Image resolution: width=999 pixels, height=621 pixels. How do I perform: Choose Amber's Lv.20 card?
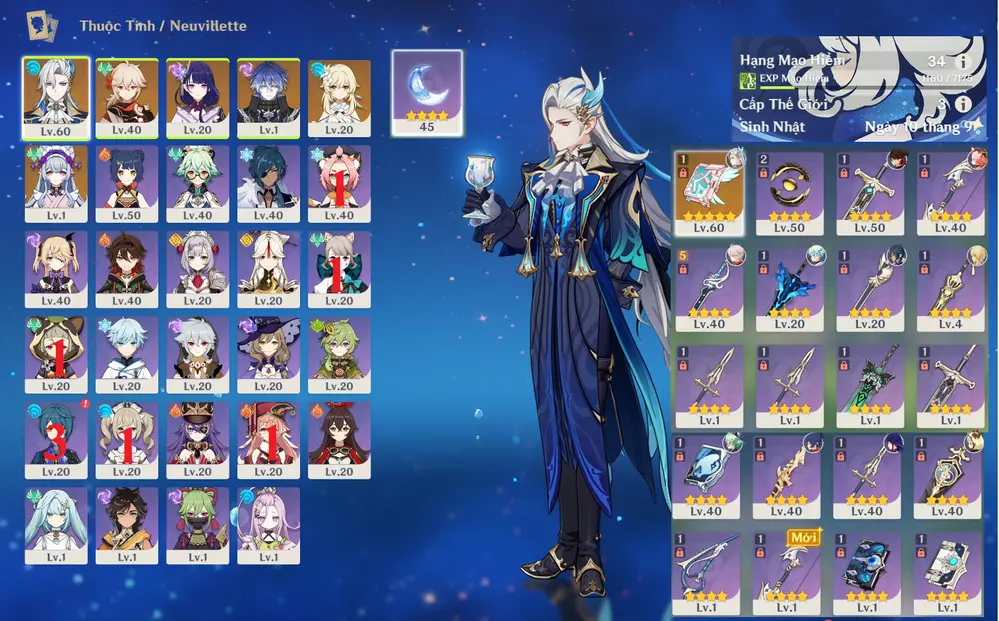click(340, 440)
